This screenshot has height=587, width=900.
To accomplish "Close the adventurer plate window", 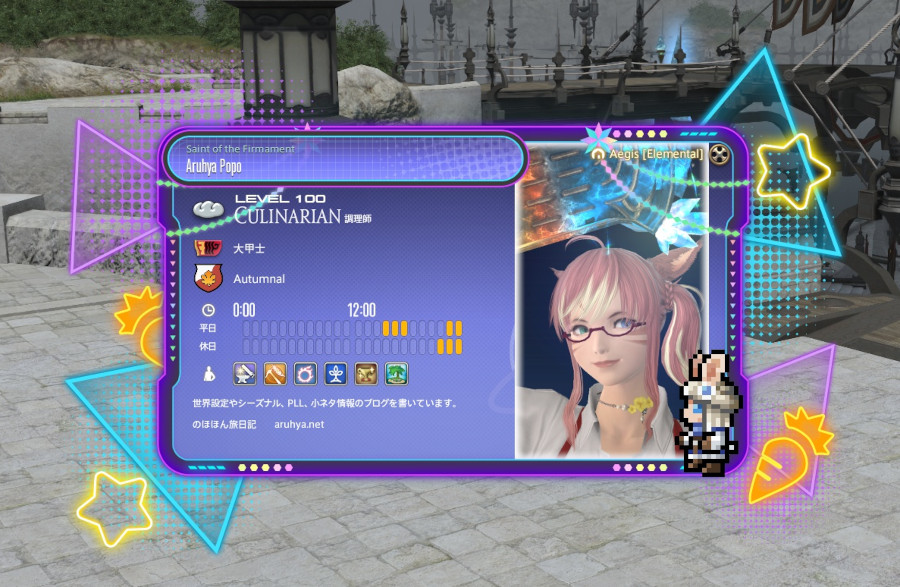I will tap(720, 154).
